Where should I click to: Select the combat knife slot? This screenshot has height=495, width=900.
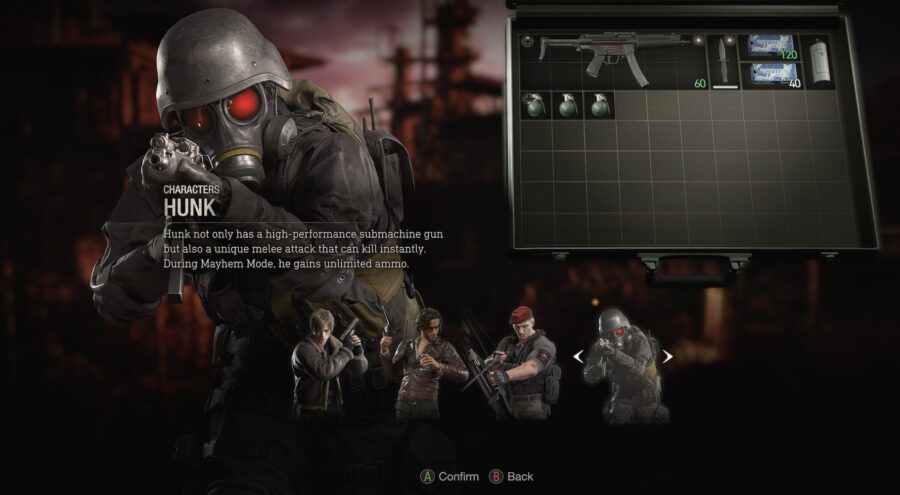click(x=722, y=60)
